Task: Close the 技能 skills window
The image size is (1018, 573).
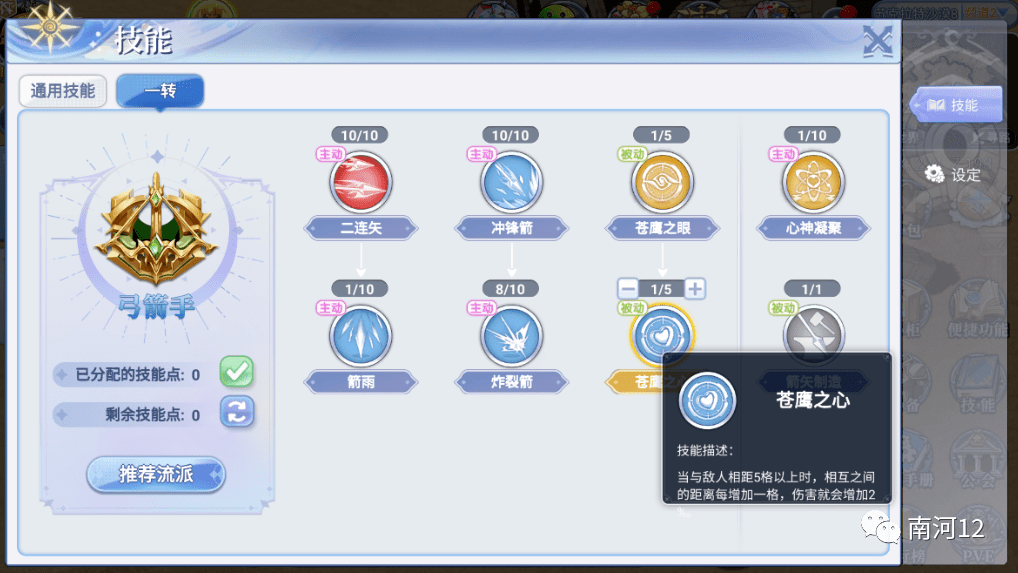Action: [877, 40]
